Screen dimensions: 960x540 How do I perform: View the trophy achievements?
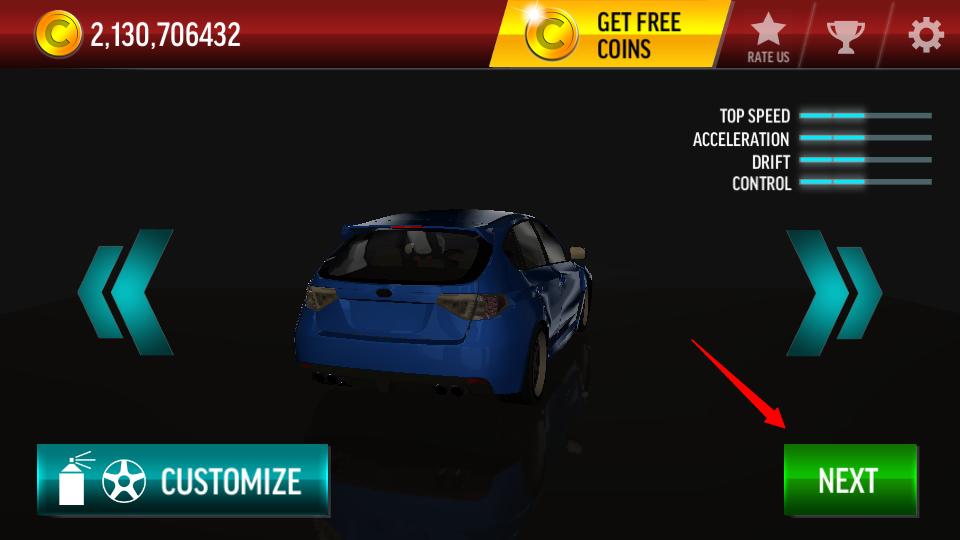845,37
